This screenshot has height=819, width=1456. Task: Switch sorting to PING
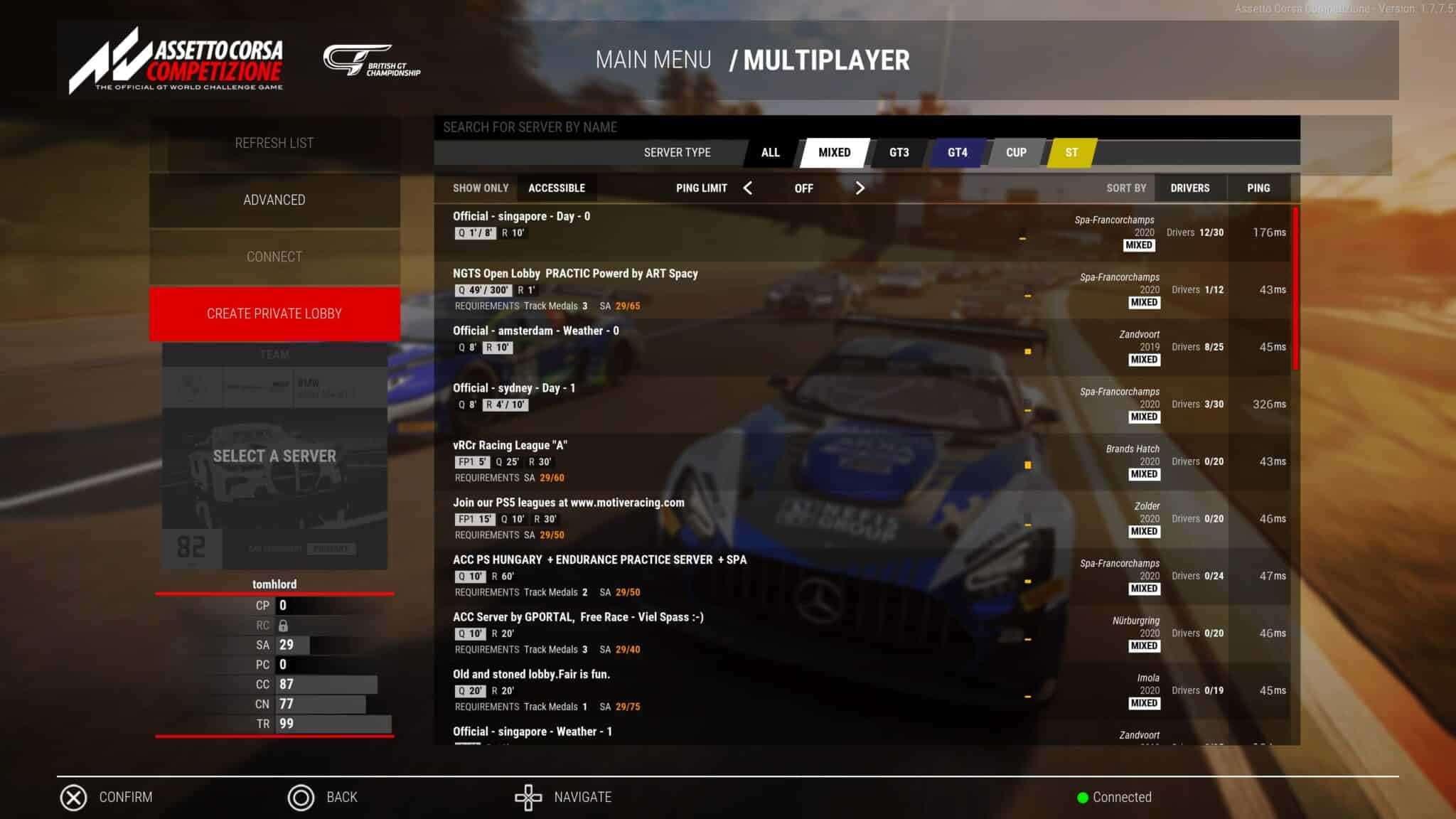click(1258, 188)
